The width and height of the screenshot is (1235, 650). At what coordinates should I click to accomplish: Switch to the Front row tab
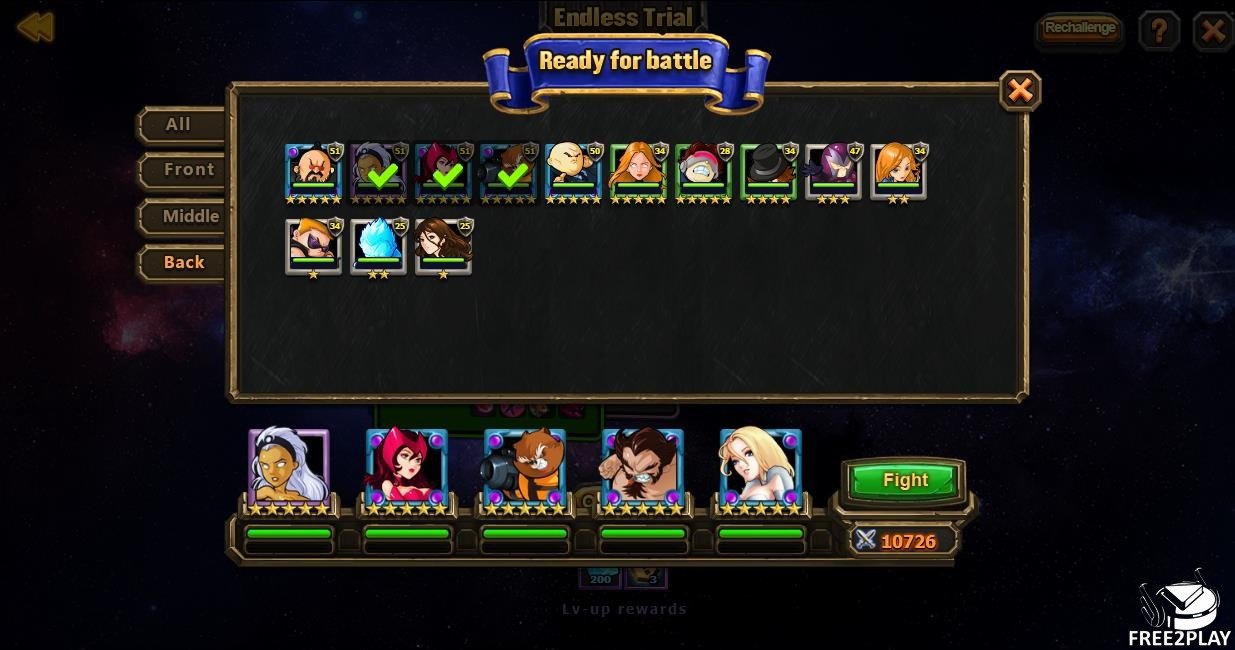[188, 170]
